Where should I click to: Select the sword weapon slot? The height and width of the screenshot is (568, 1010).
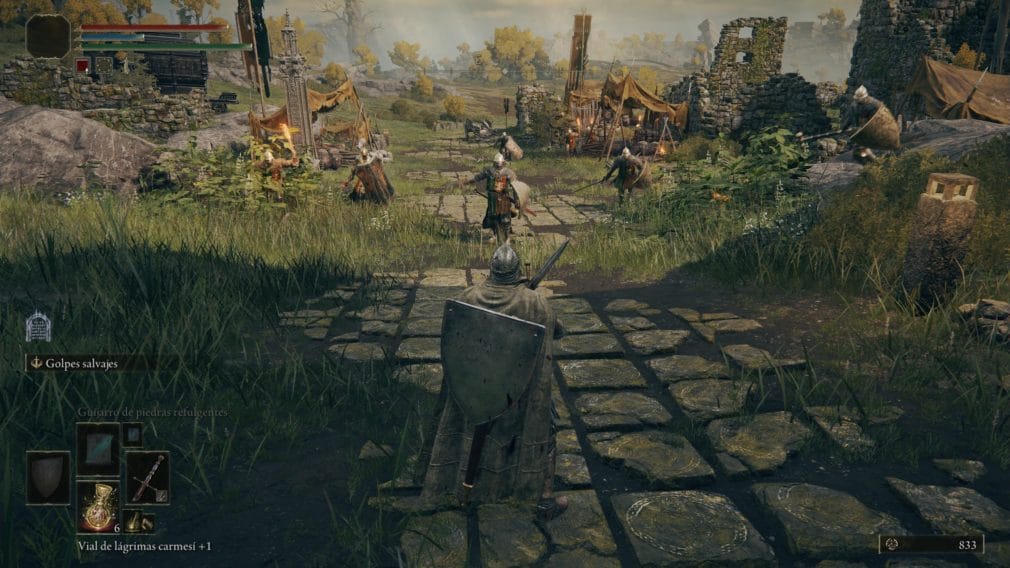click(147, 477)
